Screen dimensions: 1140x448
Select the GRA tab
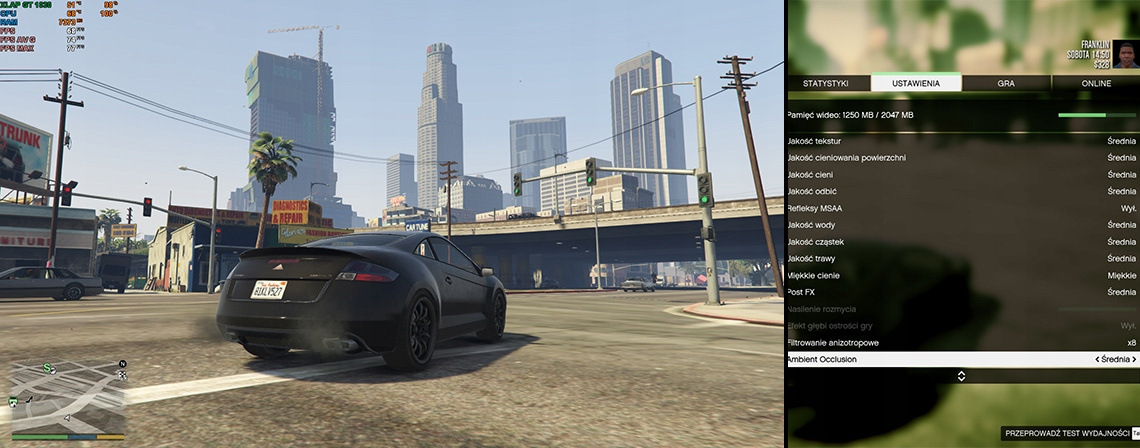pos(1005,83)
